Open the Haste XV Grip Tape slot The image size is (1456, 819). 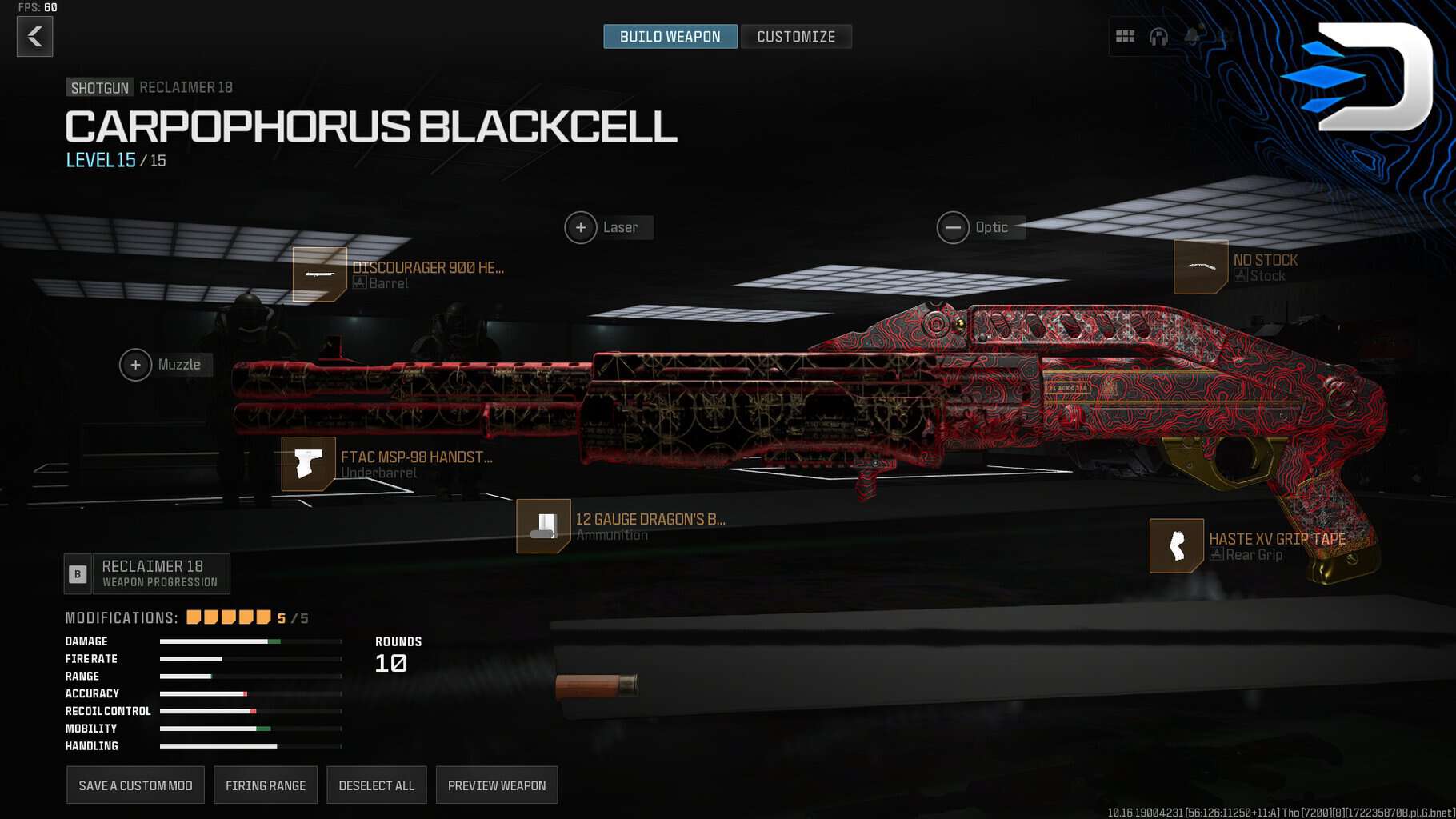[x=1176, y=546]
